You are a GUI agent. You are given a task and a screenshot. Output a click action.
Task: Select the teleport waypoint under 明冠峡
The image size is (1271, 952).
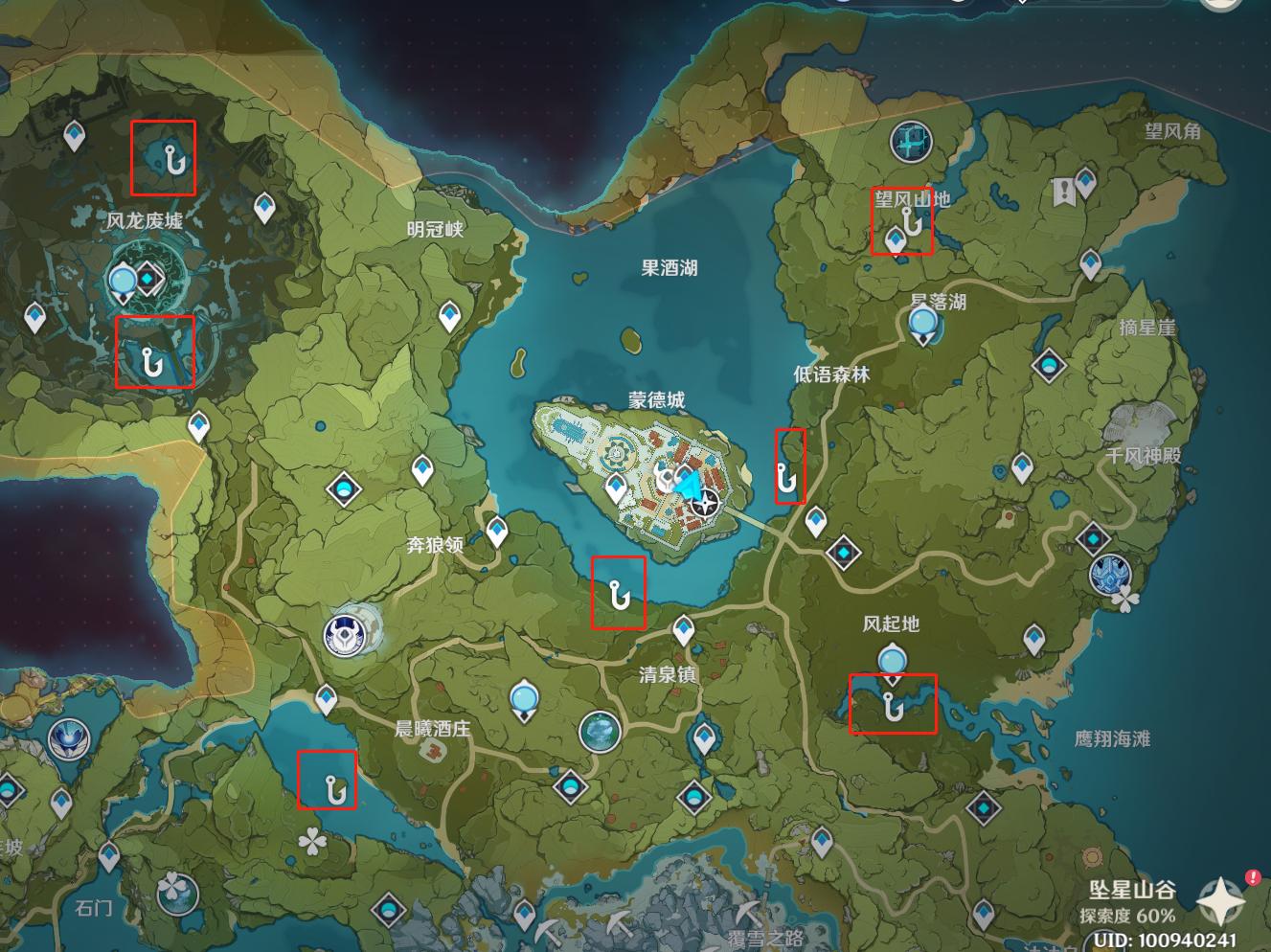pyautogui.click(x=450, y=316)
